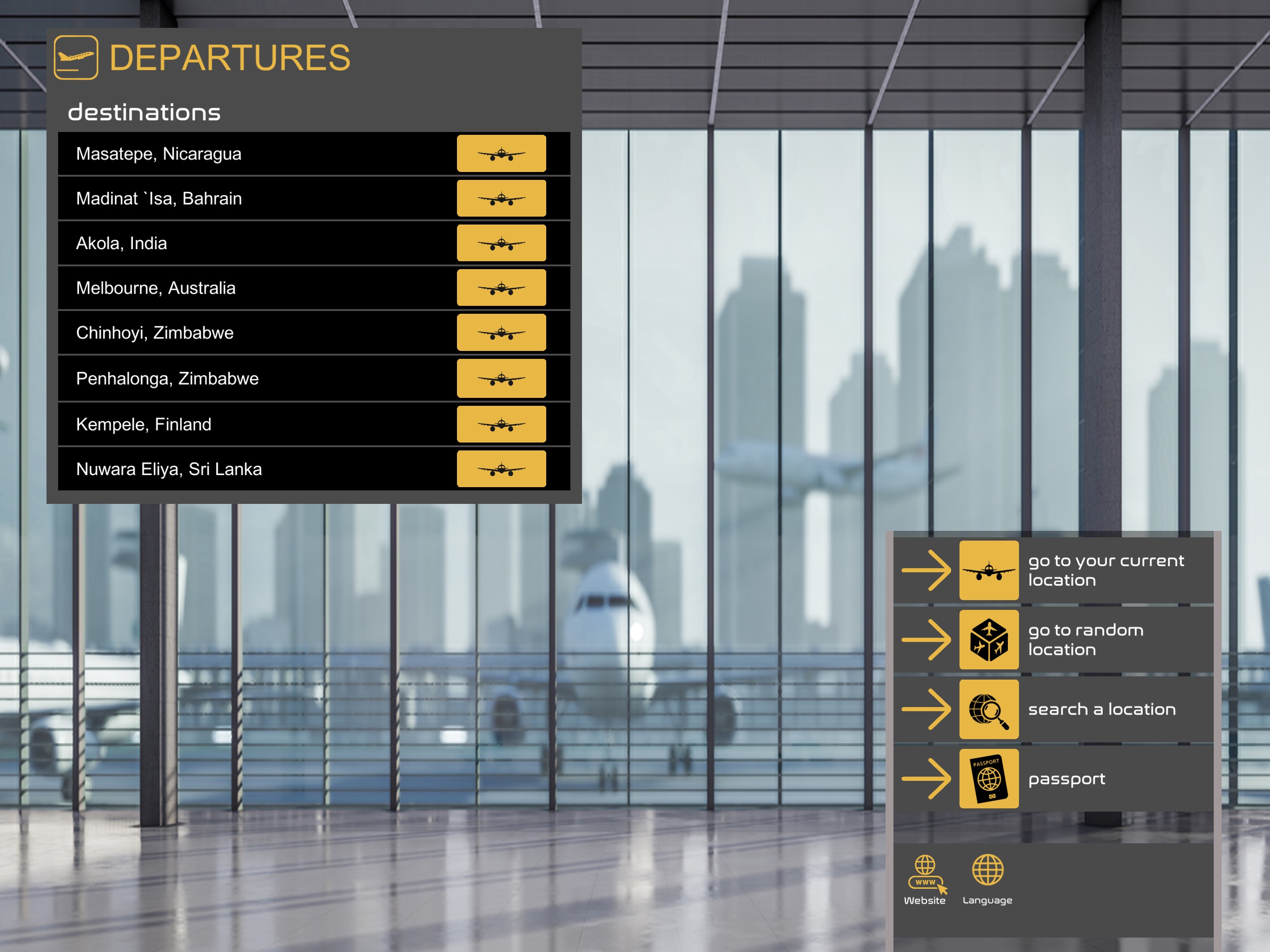The image size is (1270, 952).
Task: Select the airplane icon next to Kempele, Finland
Action: pos(501,424)
